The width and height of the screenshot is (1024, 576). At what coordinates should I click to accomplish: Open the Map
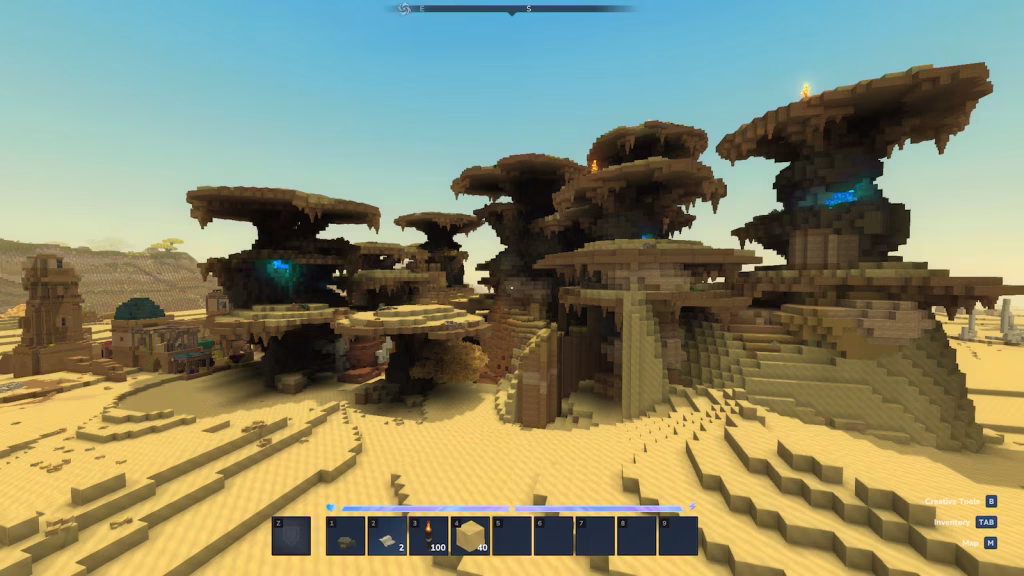tap(990, 543)
